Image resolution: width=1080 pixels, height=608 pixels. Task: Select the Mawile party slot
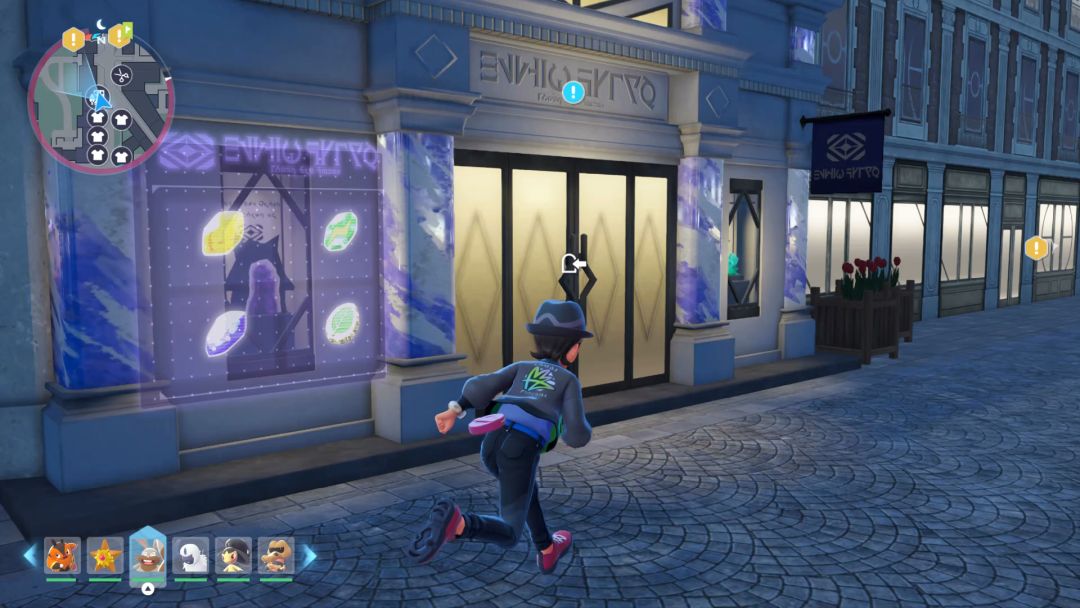[x=234, y=555]
